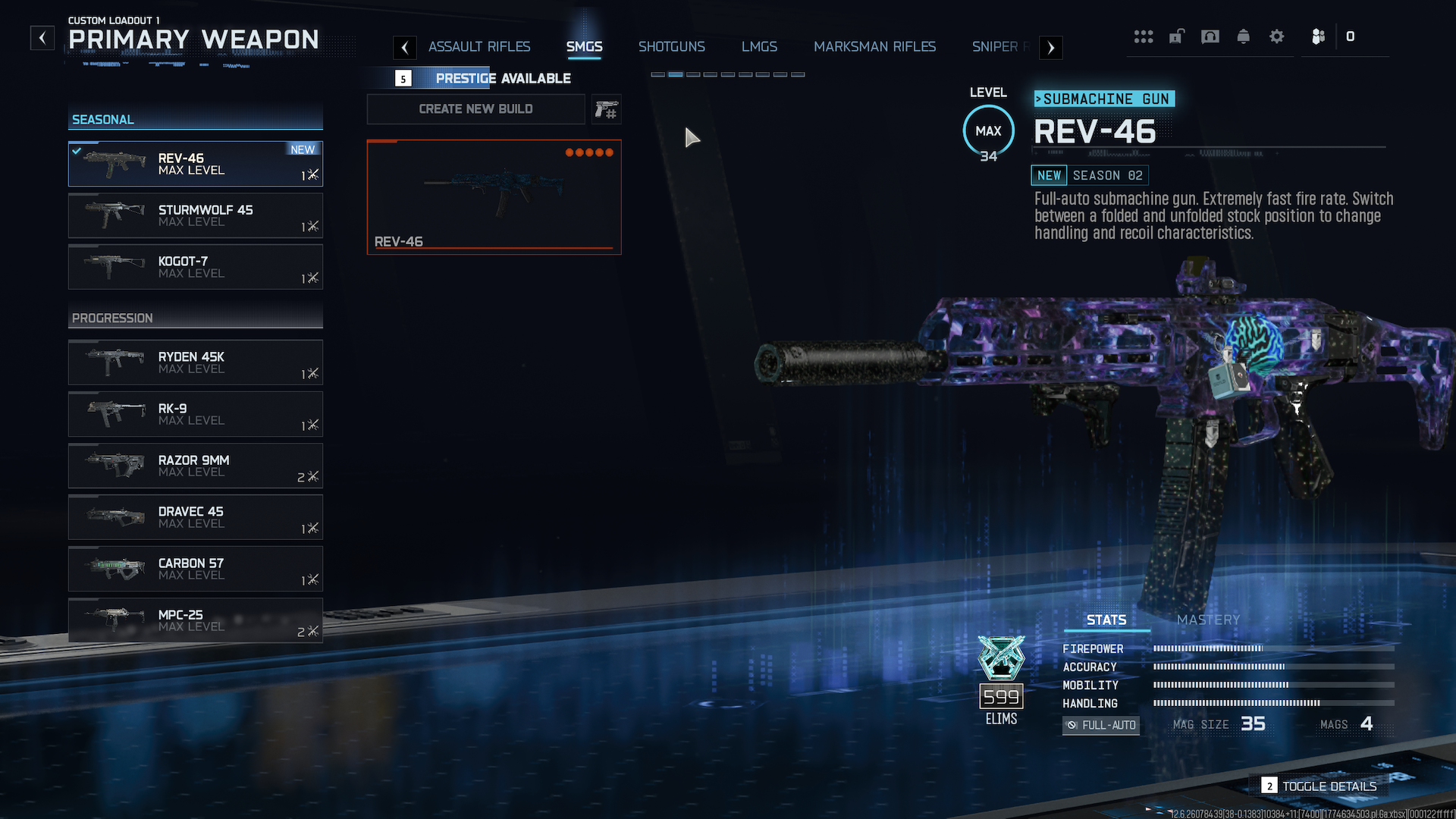Open the grid menu icon
1456x819 pixels.
coord(1143,36)
